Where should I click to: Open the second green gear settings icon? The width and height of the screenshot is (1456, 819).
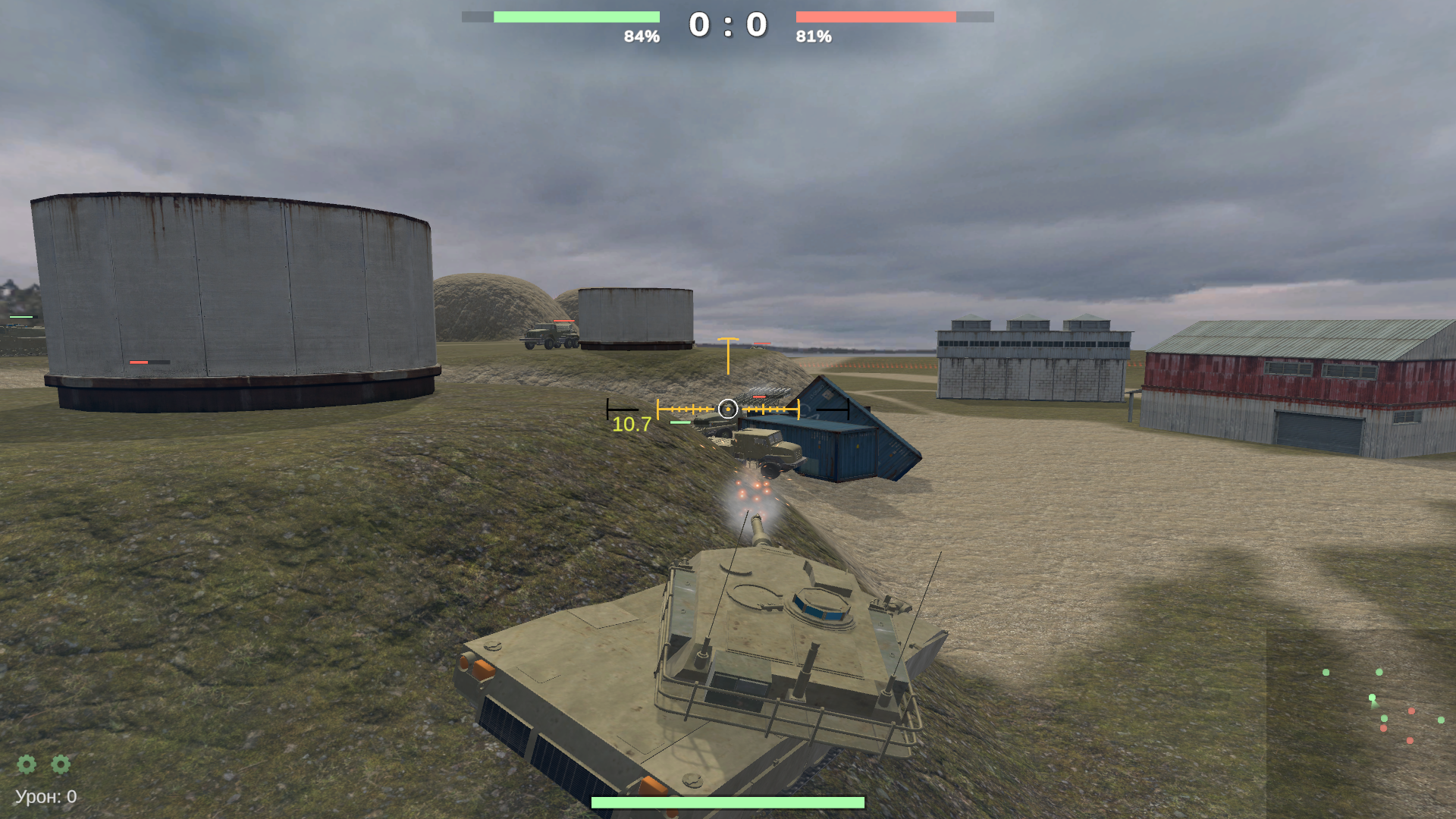[x=61, y=765]
